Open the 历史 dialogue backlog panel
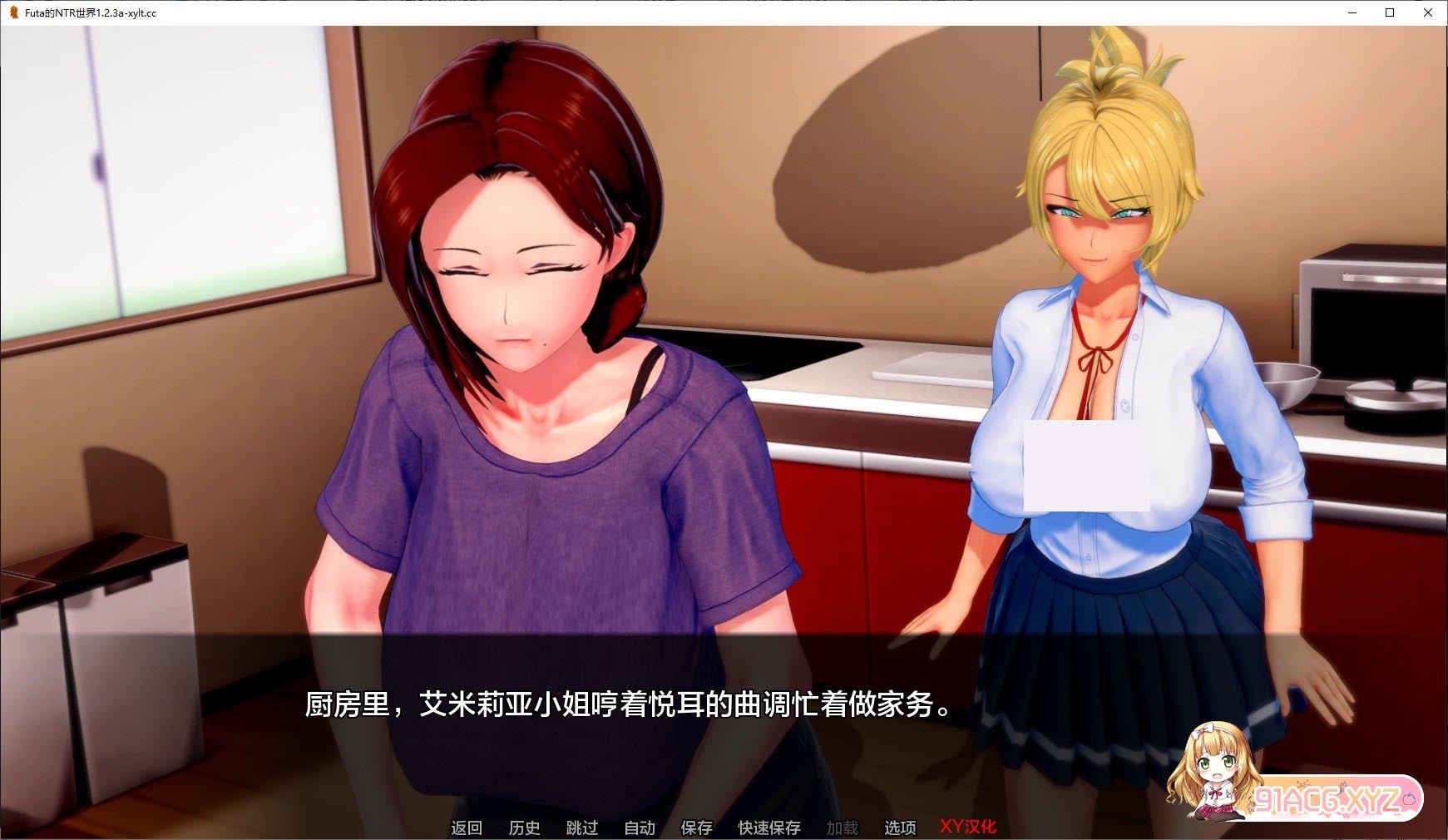 click(x=524, y=828)
